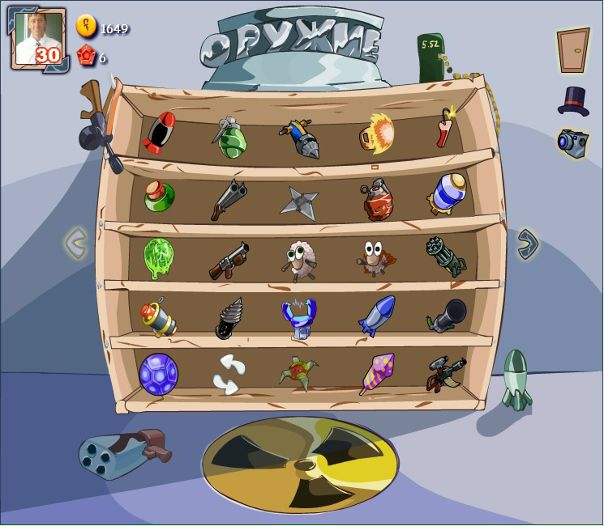Choose the blue missile

pos(376,315)
